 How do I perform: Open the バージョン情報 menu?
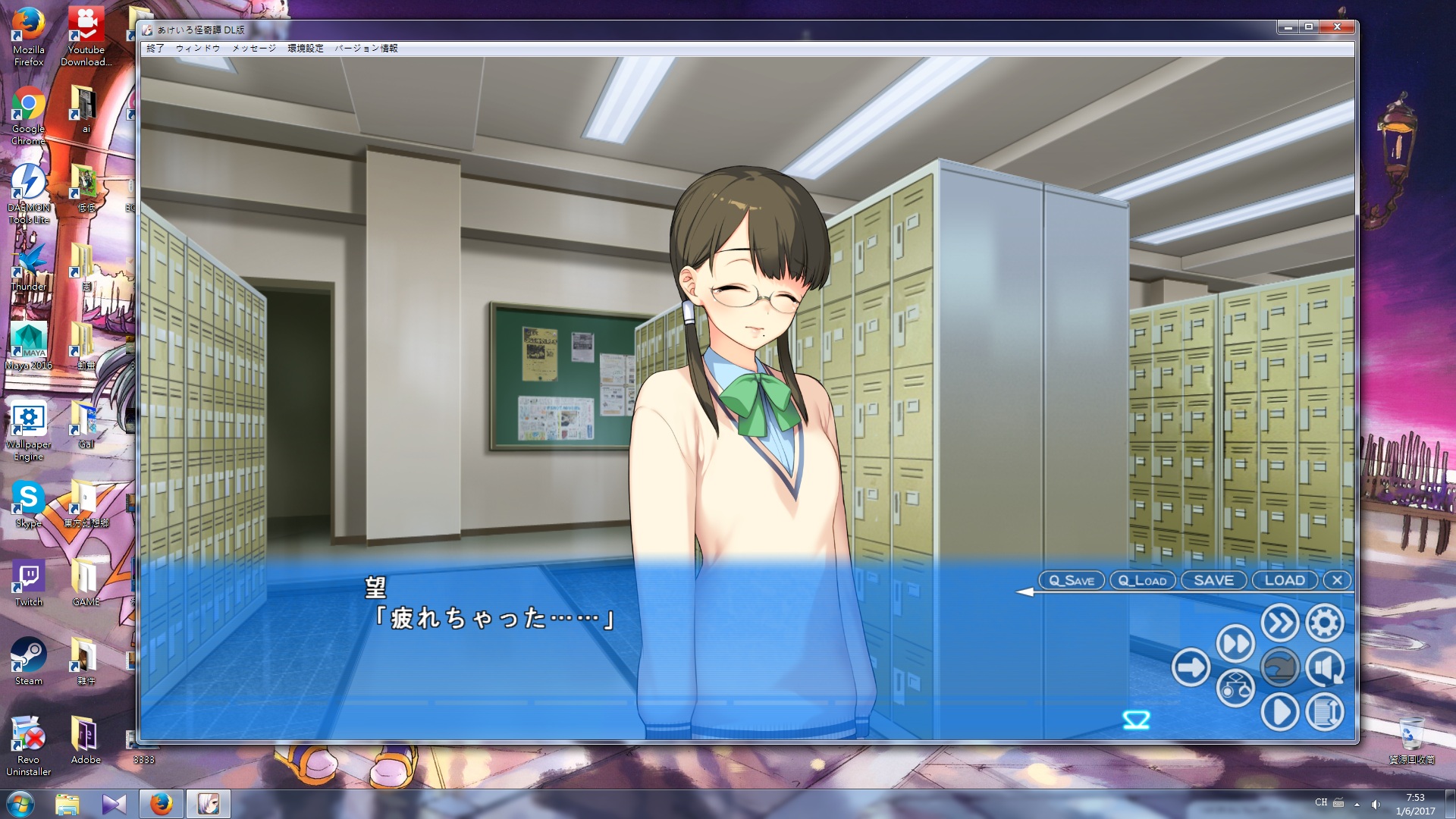pyautogui.click(x=366, y=49)
